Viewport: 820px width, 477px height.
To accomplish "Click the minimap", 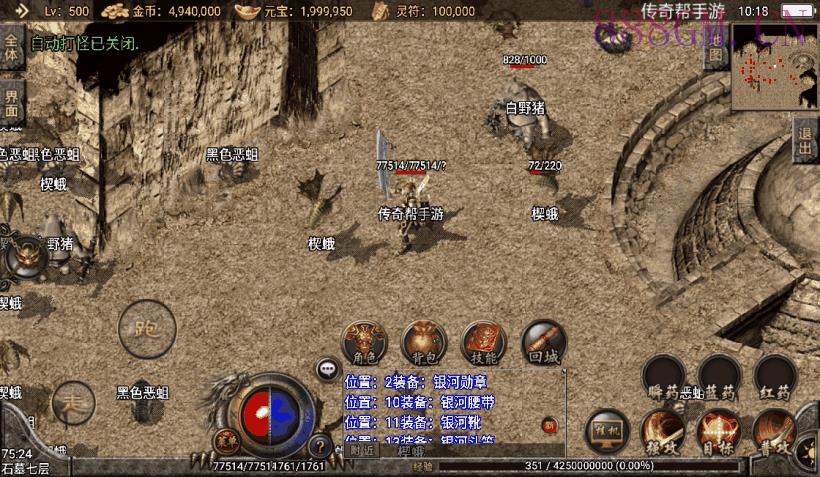I will pos(775,66).
